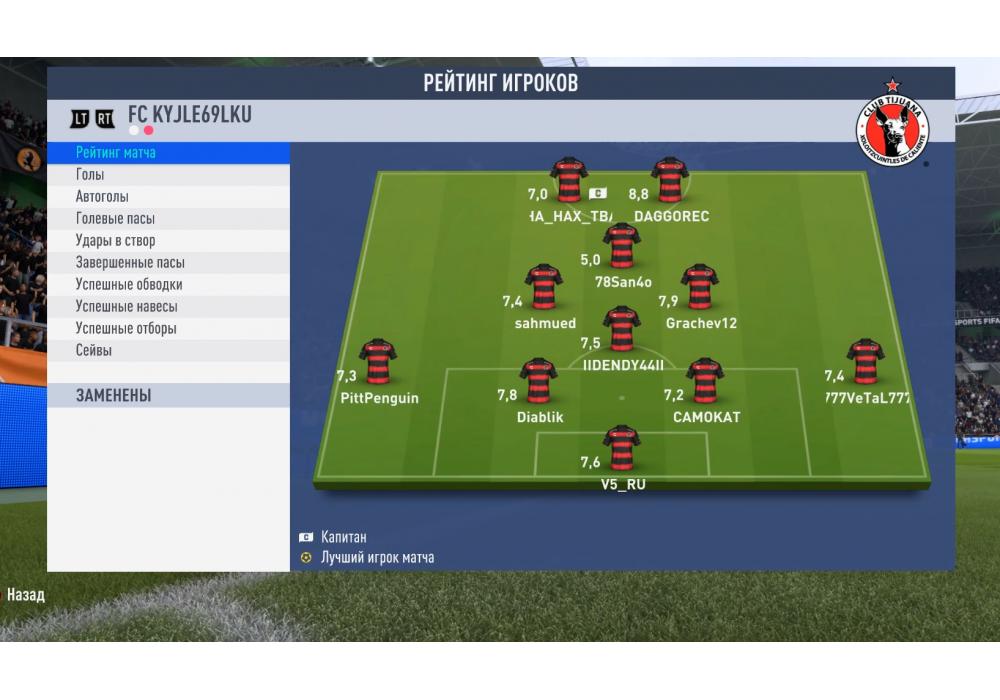Select player 78San4o rated 5,0
The image size is (1000, 700).
622,246
